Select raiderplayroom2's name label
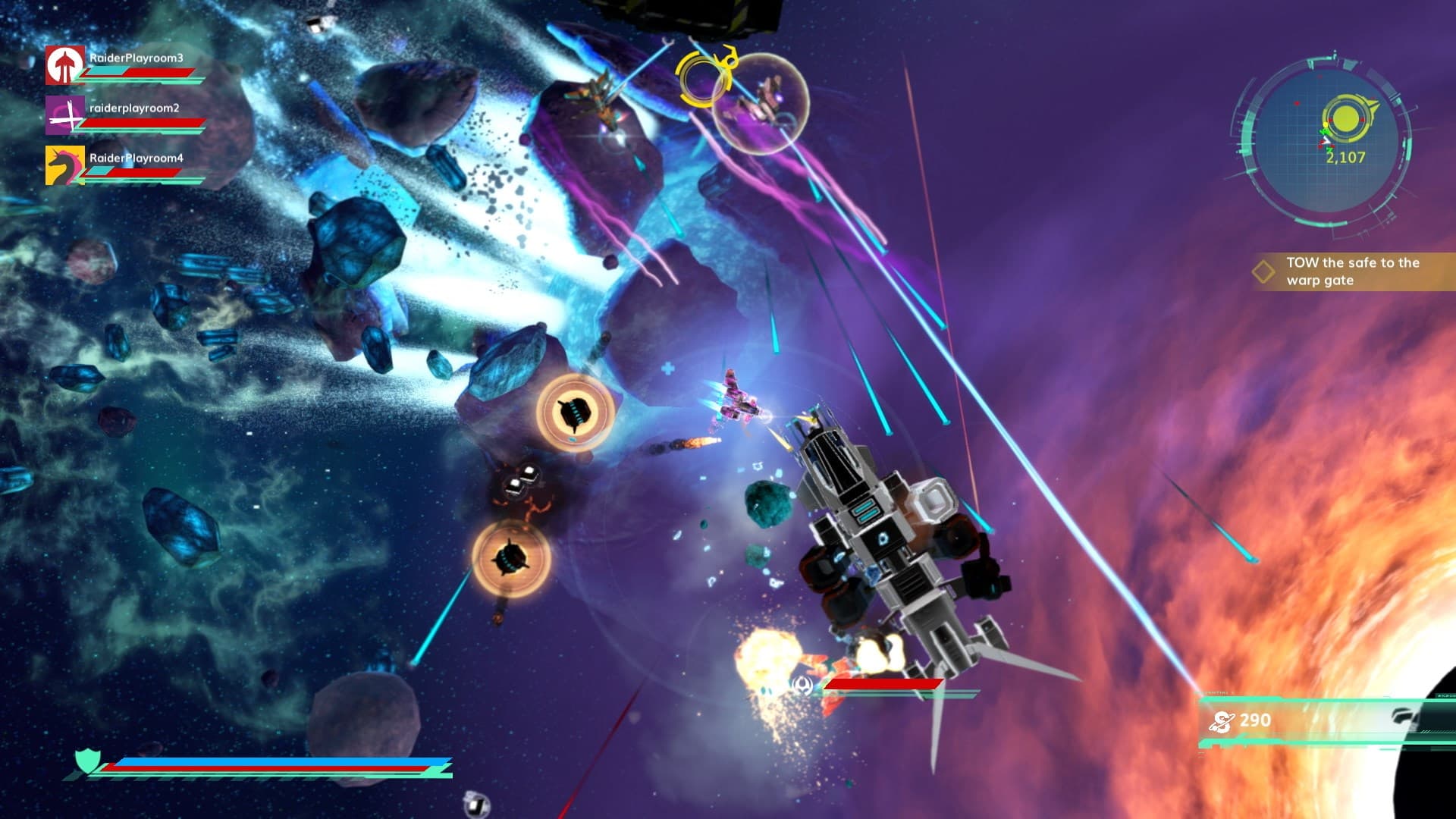Image resolution: width=1456 pixels, height=819 pixels. pyautogui.click(x=133, y=108)
